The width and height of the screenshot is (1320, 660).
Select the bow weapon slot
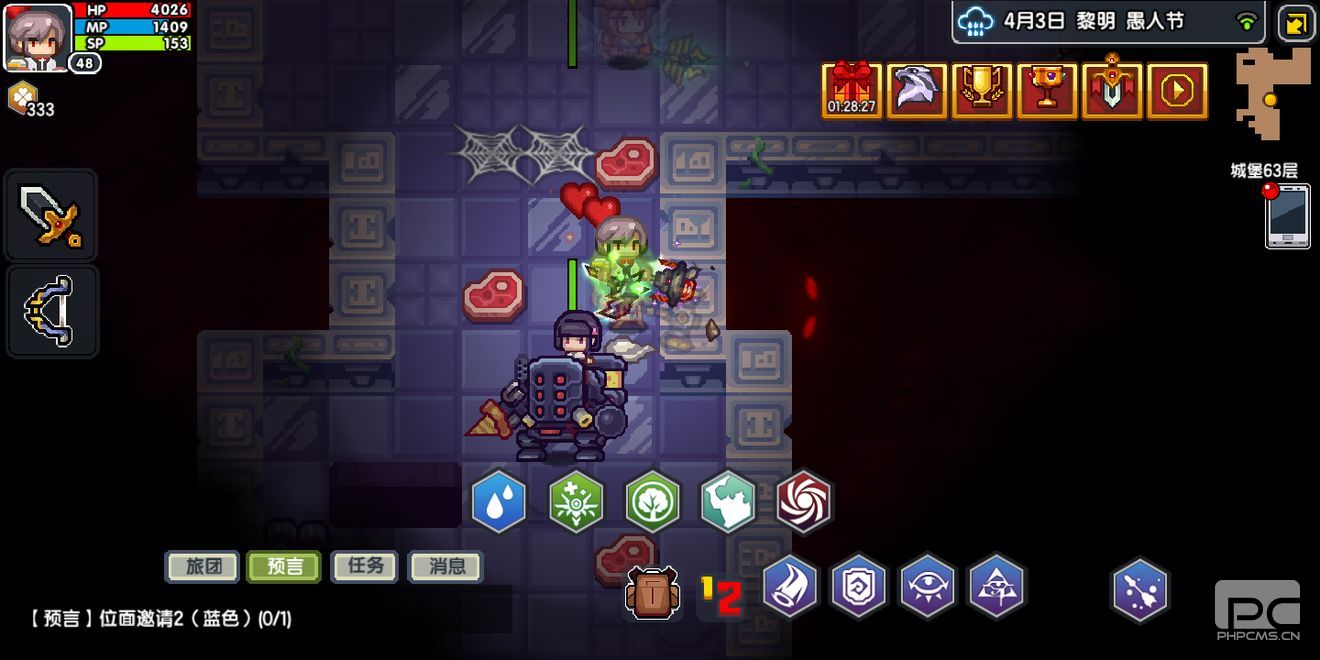[52, 311]
